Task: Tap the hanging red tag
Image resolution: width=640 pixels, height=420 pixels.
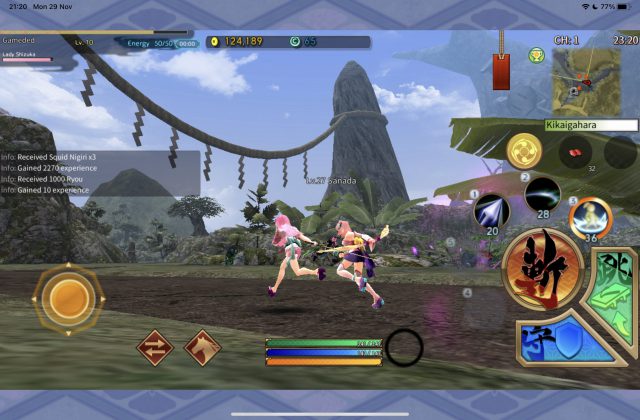Action: point(501,70)
